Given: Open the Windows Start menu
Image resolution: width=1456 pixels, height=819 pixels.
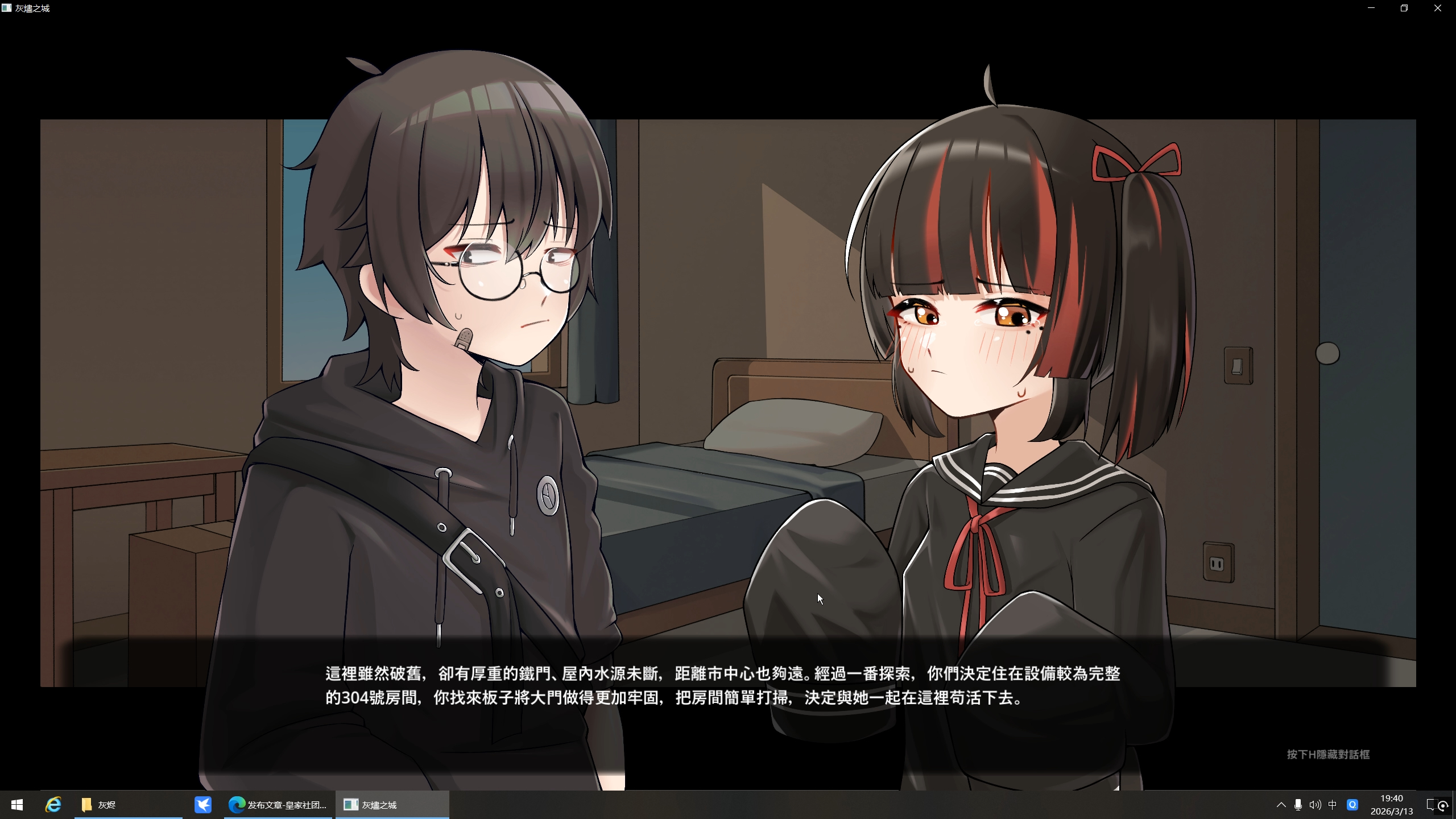Looking at the screenshot, I should (17, 805).
